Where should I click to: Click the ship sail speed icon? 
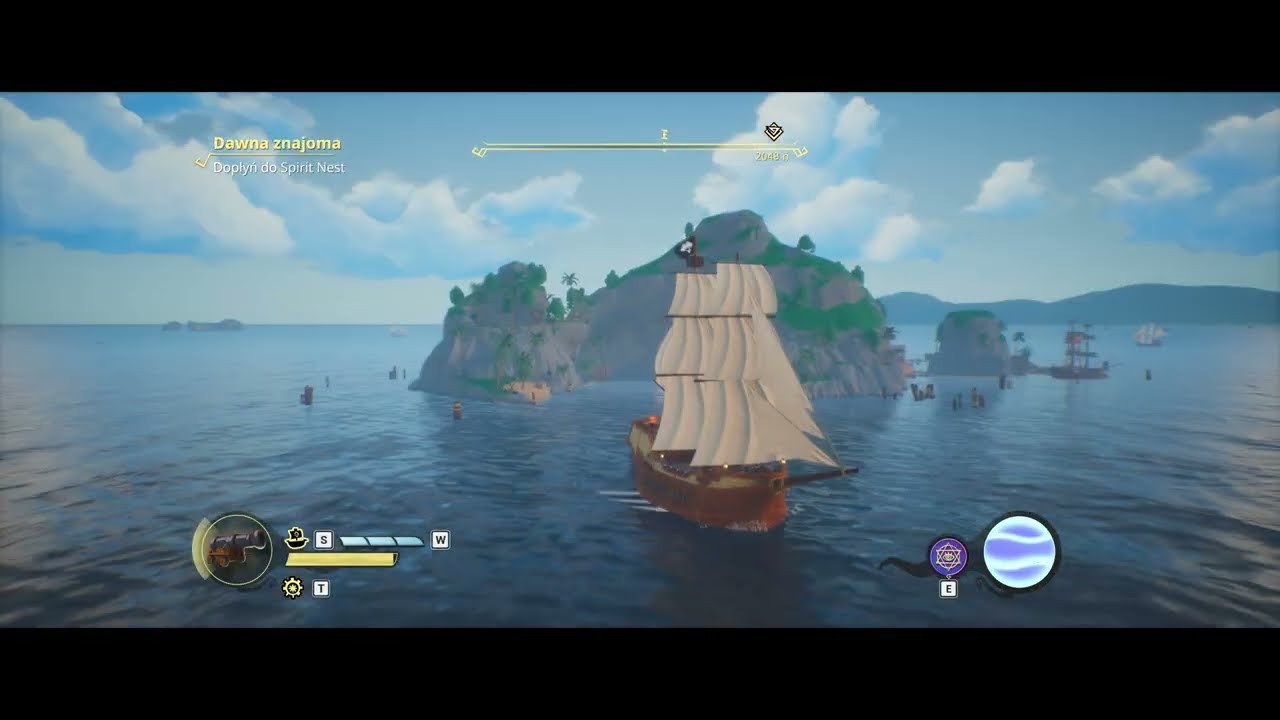click(295, 538)
